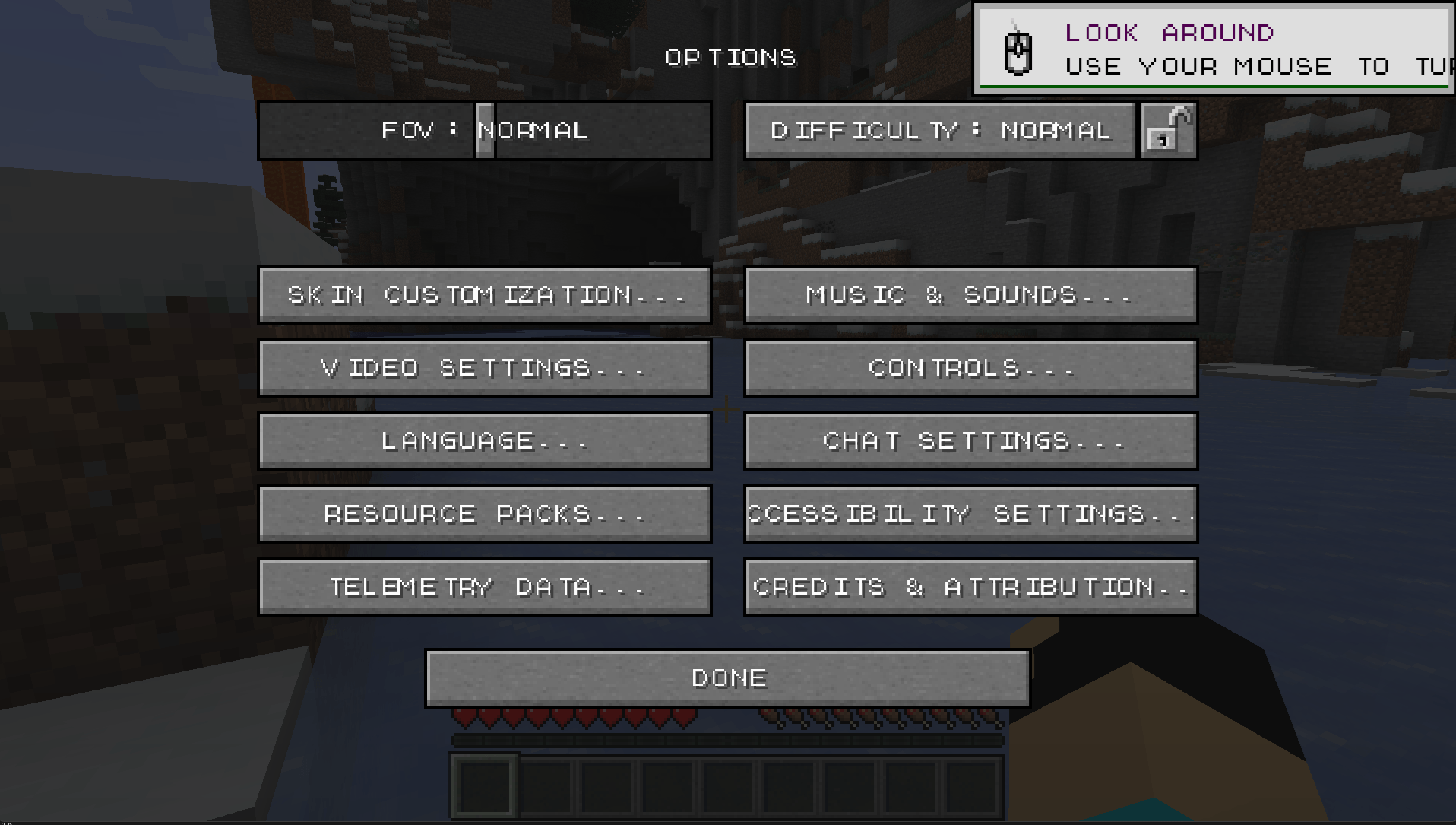Image resolution: width=1456 pixels, height=825 pixels.
Task: Click the crosshair at screen center
Action: tap(727, 409)
